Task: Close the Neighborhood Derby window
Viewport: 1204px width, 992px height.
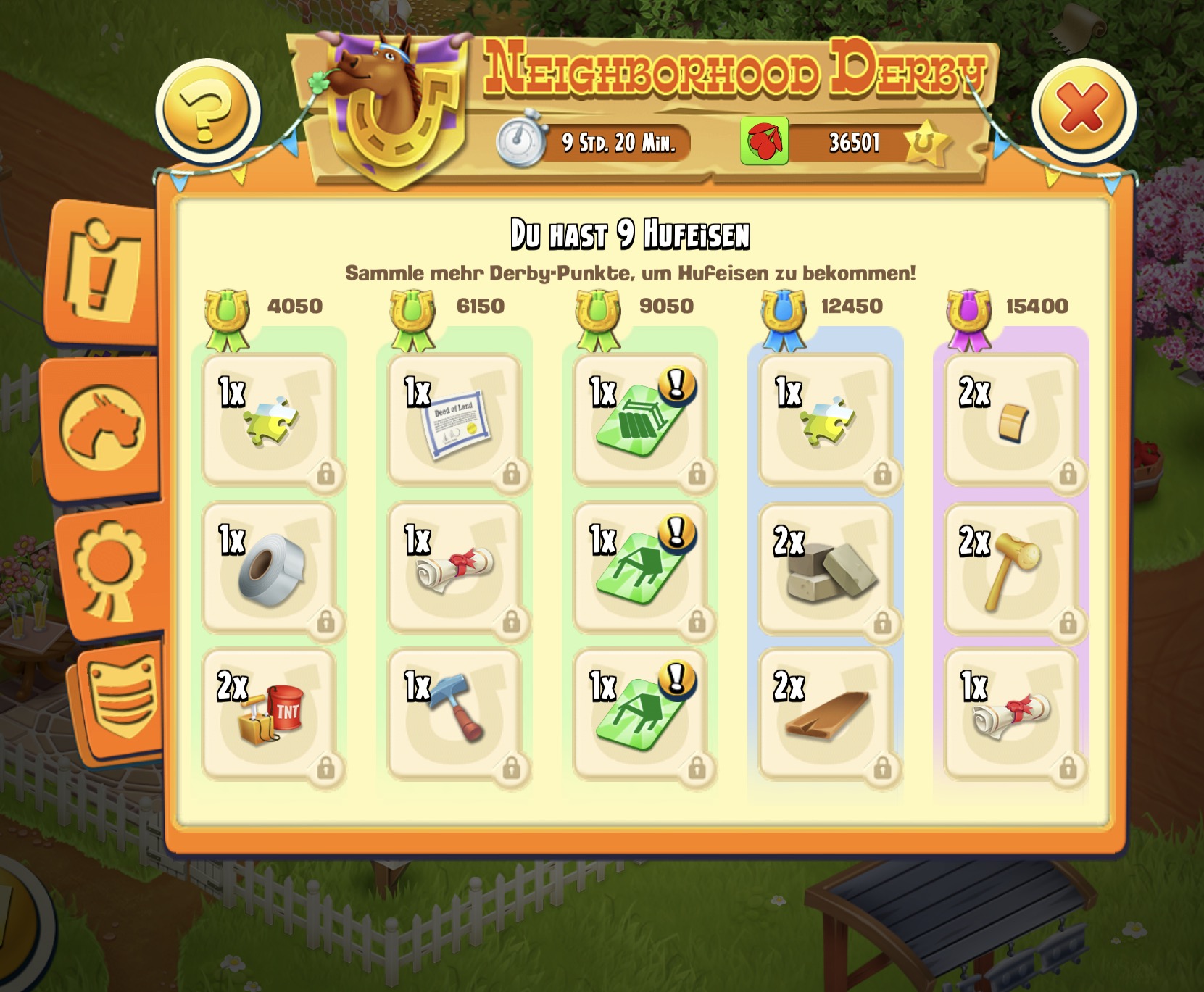Action: [x=1083, y=109]
